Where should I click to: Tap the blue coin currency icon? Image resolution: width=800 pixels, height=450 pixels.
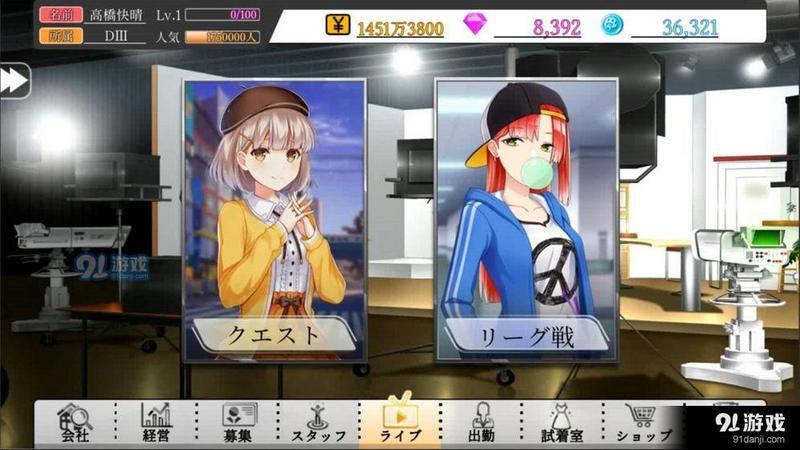tap(612, 27)
